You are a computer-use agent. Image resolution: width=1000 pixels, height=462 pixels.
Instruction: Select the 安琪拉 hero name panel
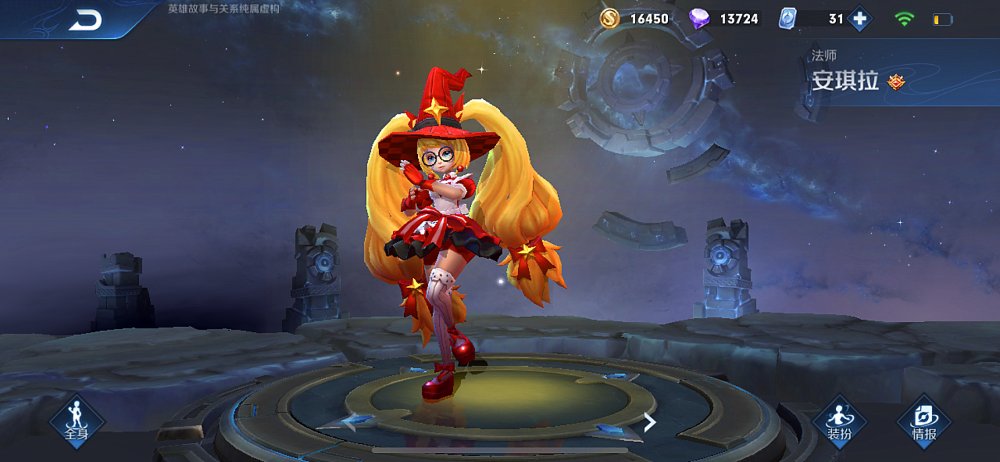(x=850, y=81)
